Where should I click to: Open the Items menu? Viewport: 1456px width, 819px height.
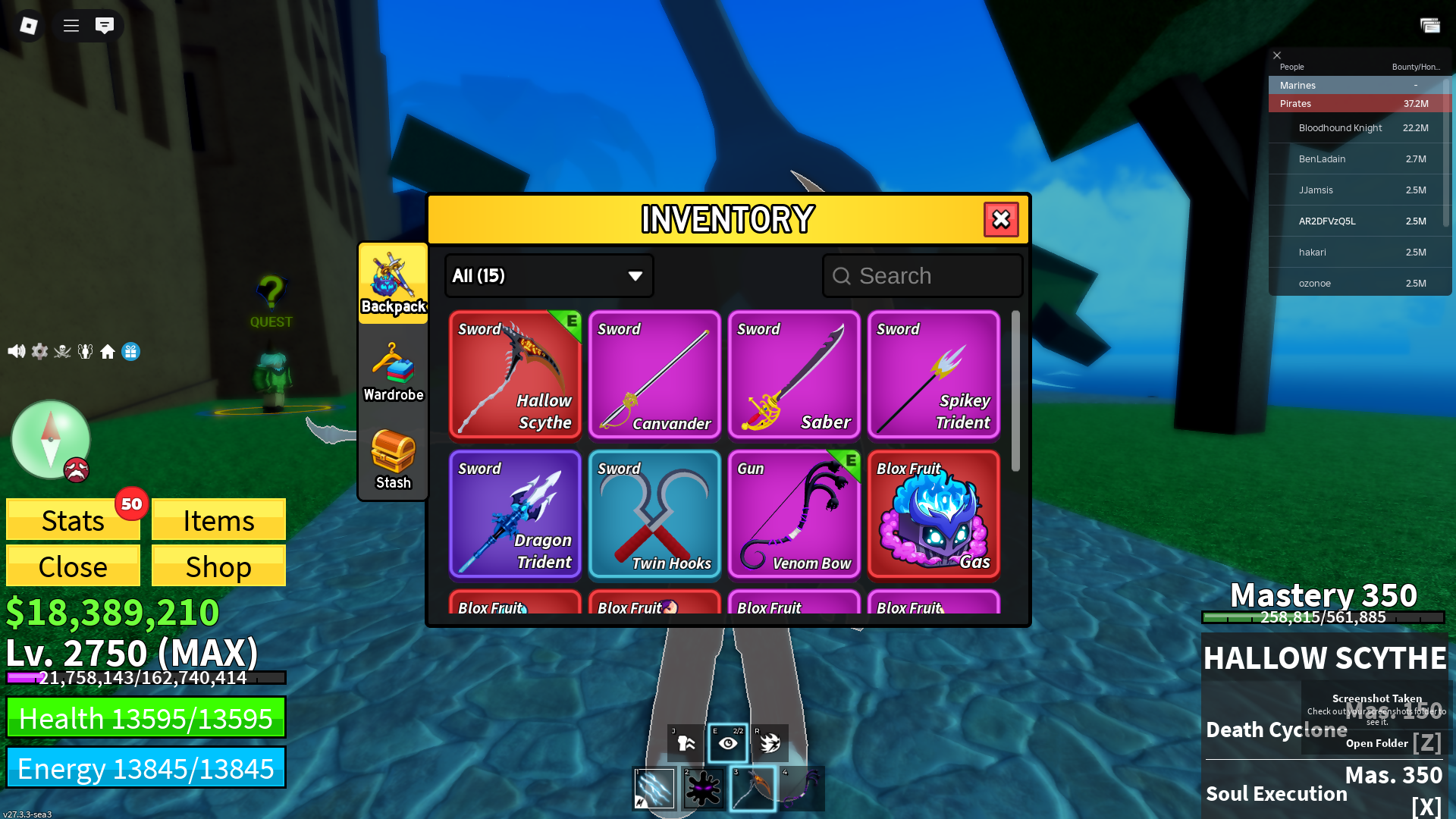[218, 520]
